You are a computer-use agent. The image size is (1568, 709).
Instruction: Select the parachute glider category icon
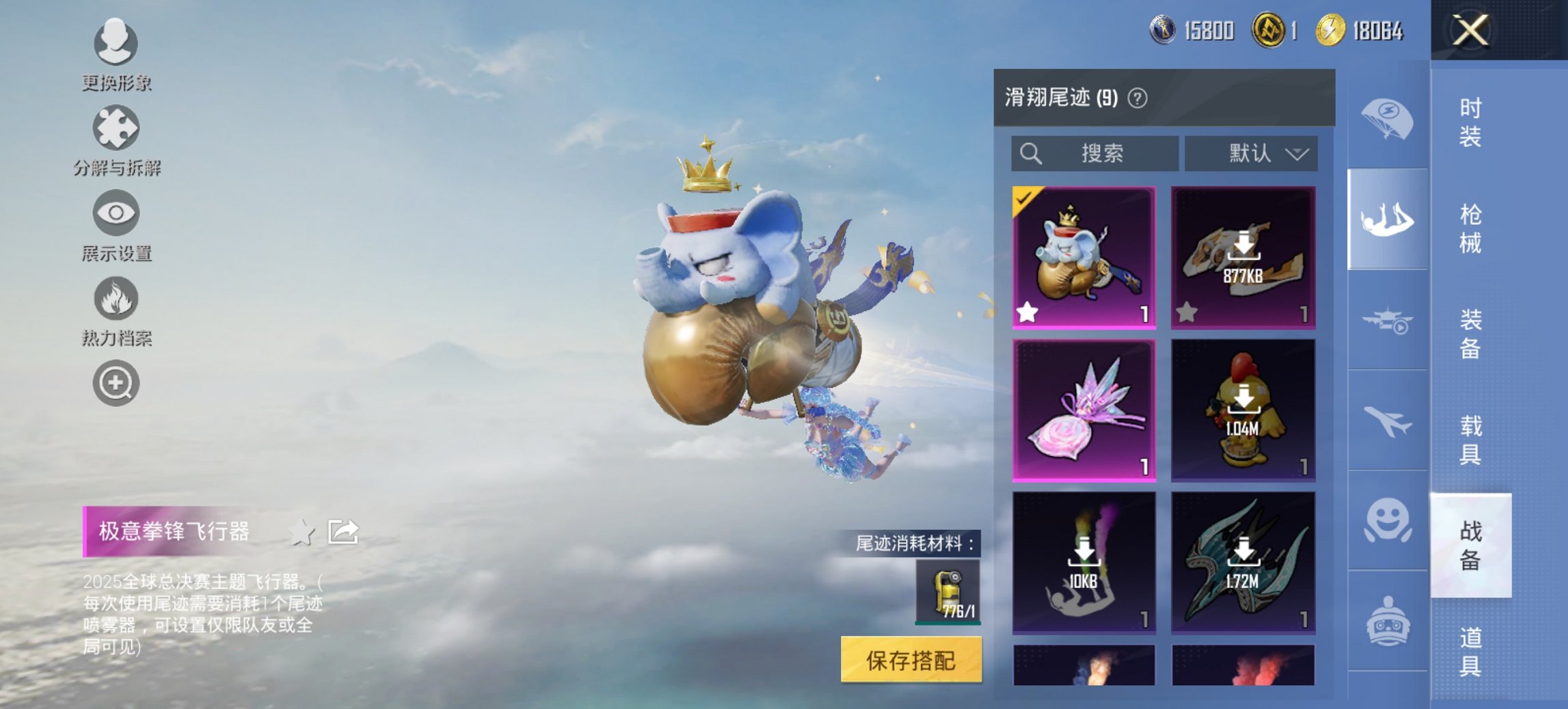1390,116
